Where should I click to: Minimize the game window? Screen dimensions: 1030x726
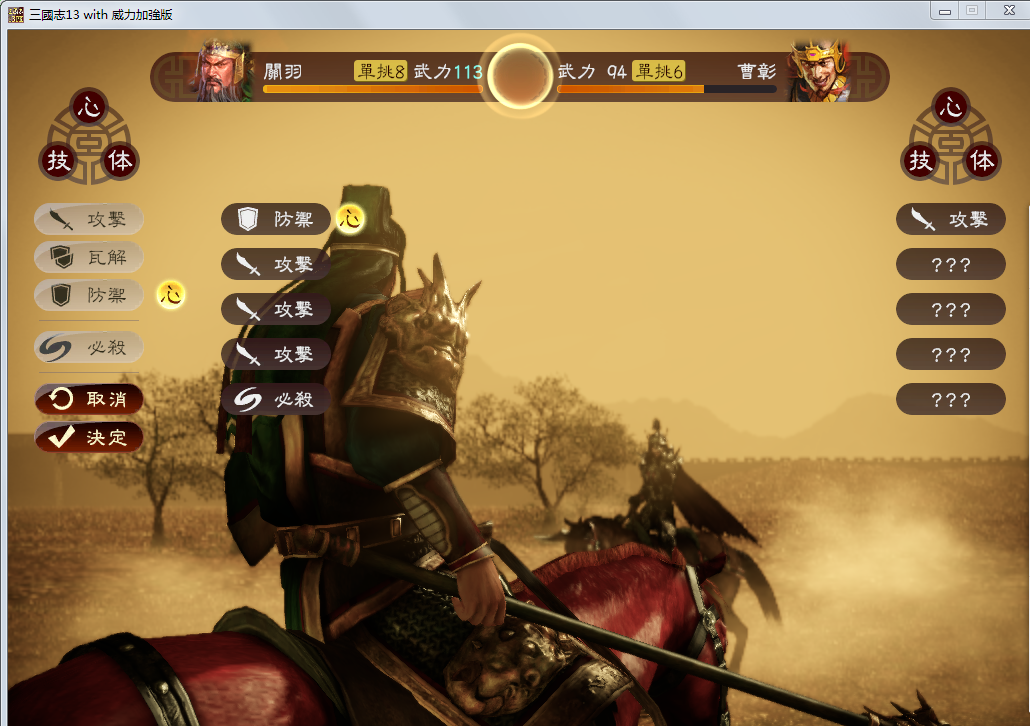[944, 11]
